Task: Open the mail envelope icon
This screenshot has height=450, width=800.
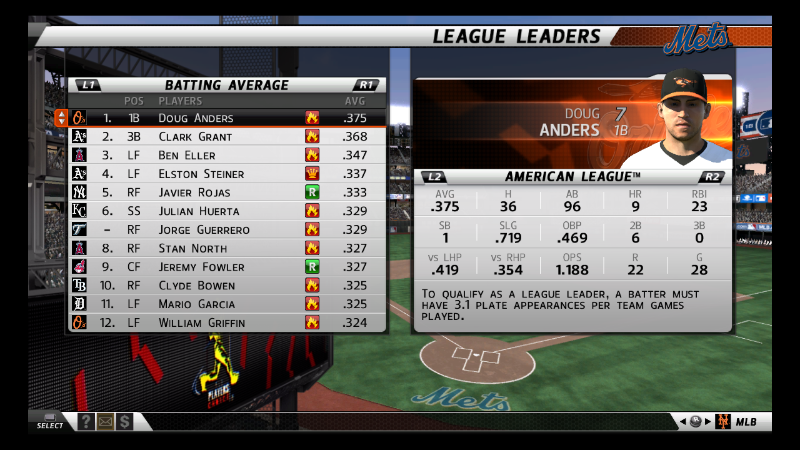Action: 106,422
